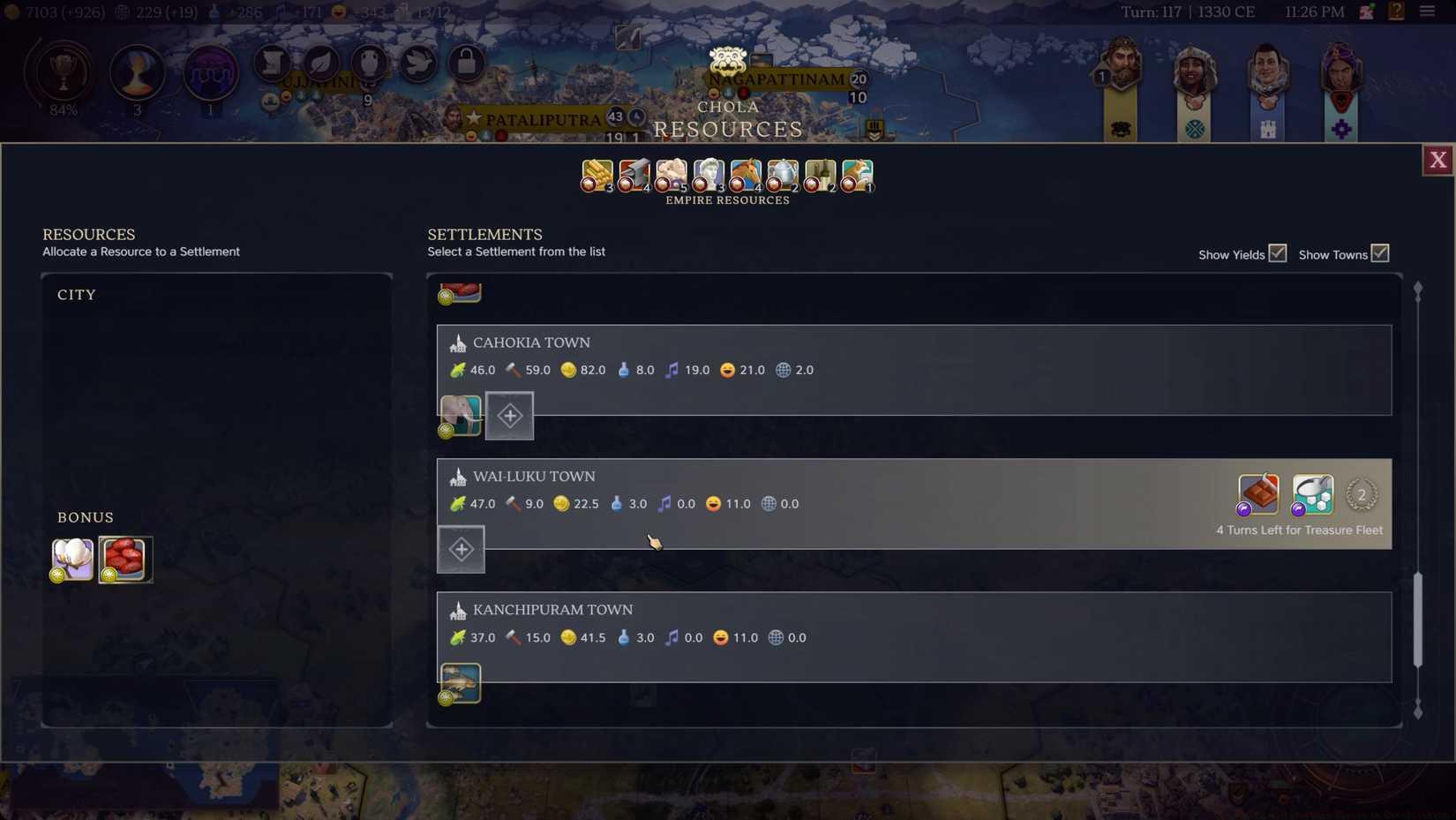Click the red bonus resource swatch
Viewport: 1456px width, 820px height.
125,559
